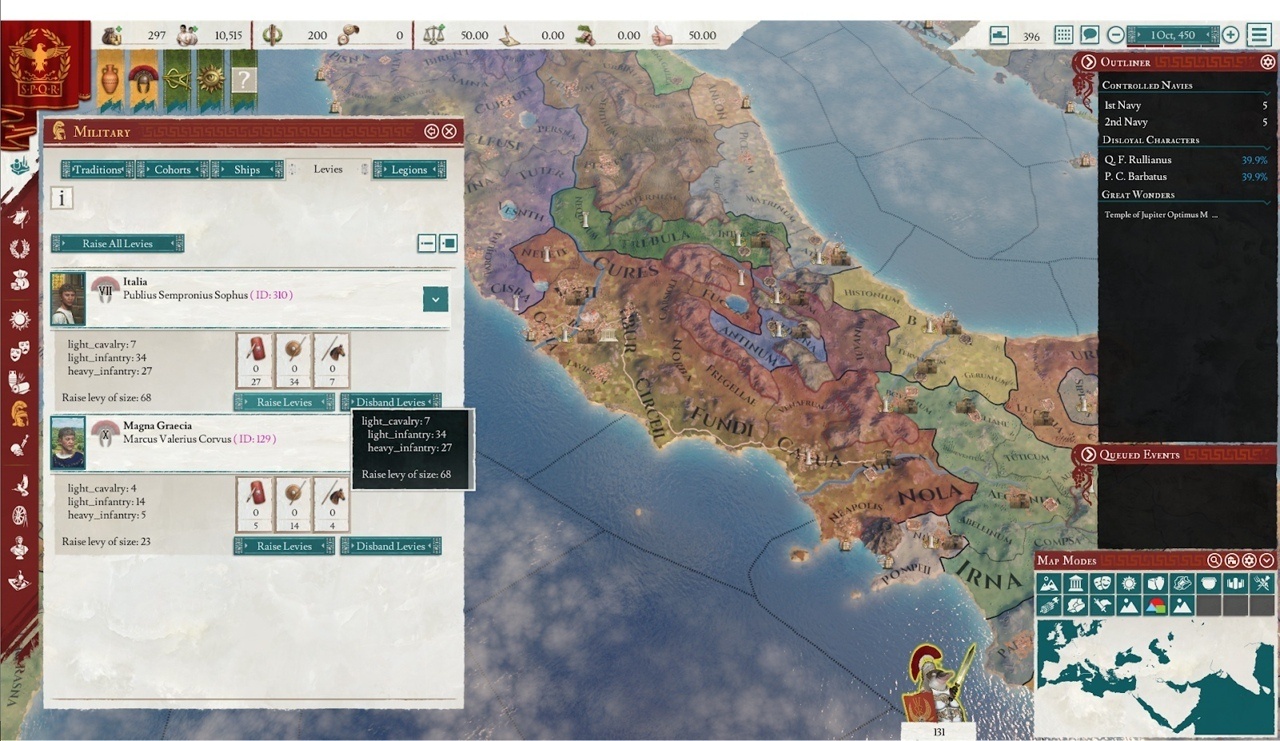Switch to the Traditions tab
Screen dimensions: 1280x741
[97, 170]
